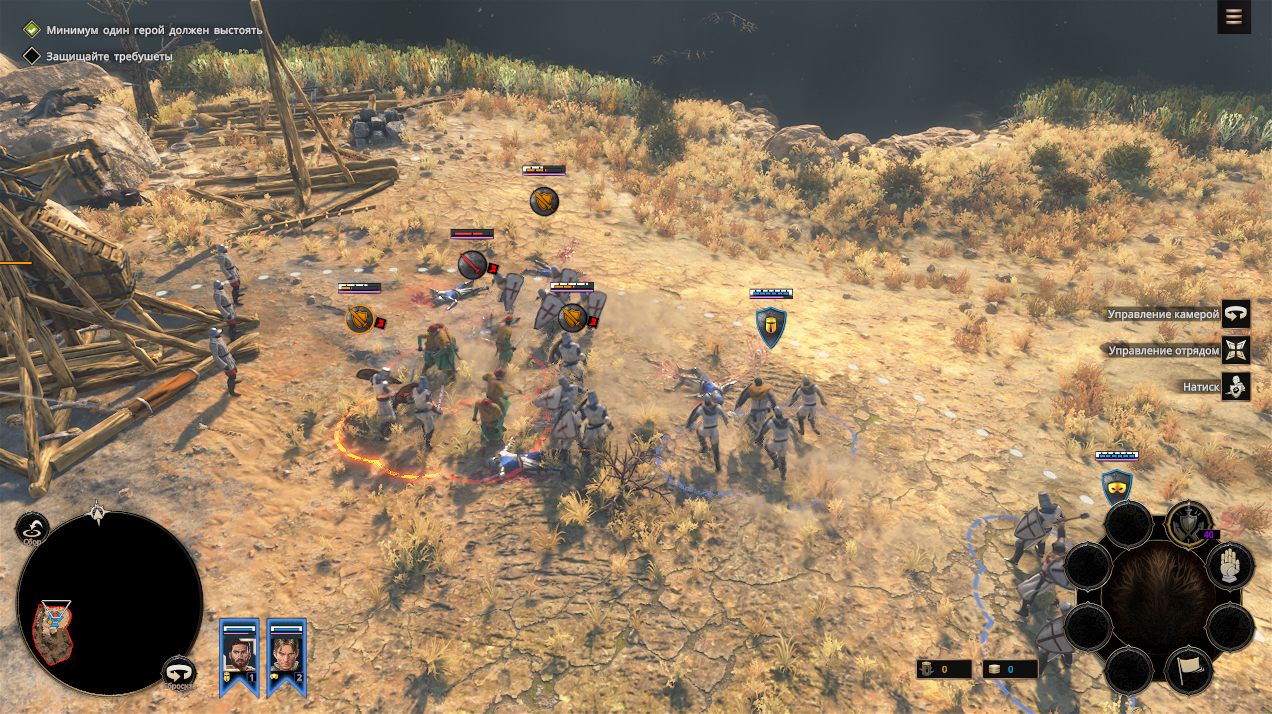Choose hero portrait banner number 2

286,655
